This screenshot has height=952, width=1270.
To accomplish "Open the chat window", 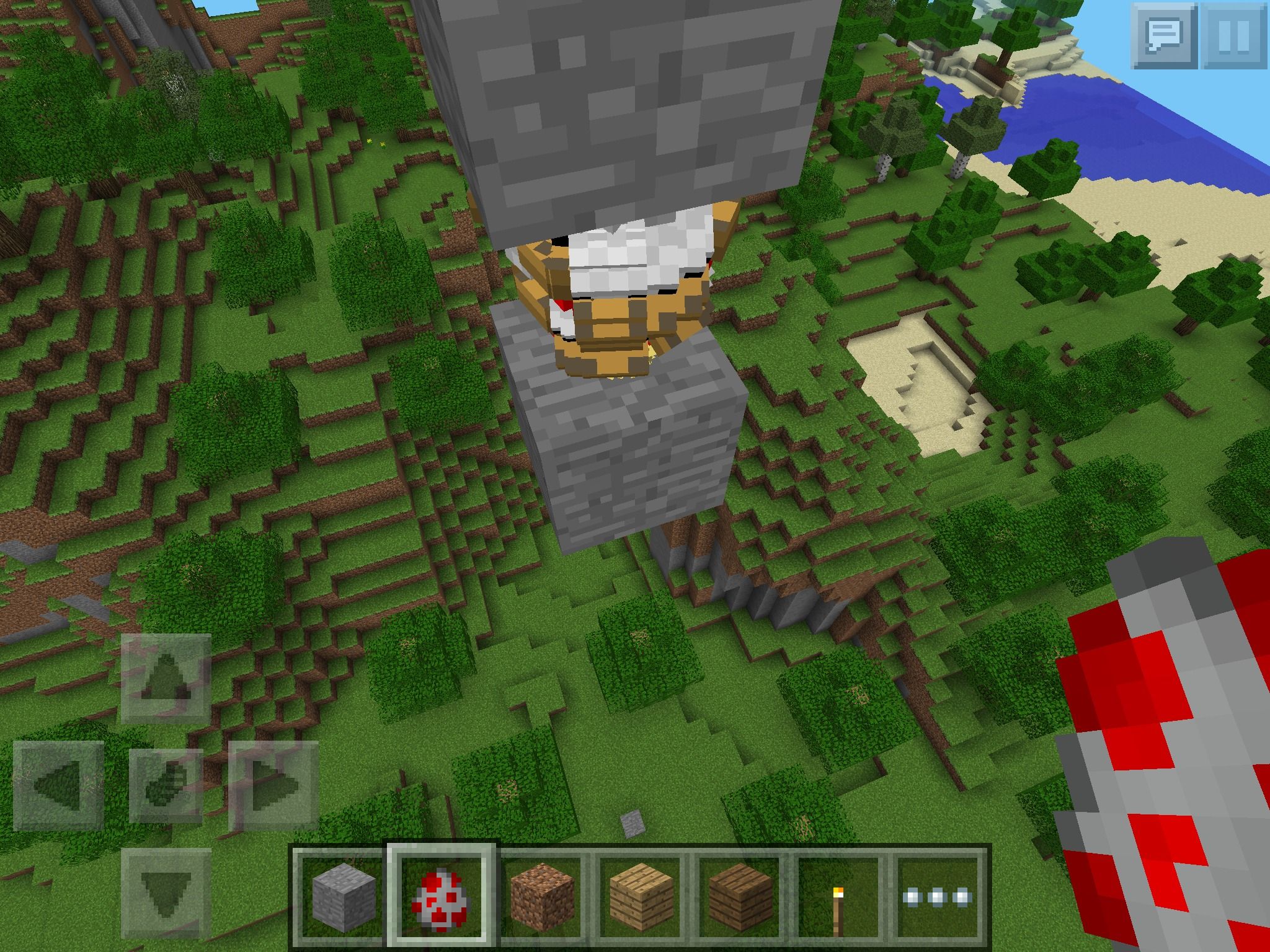I will tap(1164, 35).
